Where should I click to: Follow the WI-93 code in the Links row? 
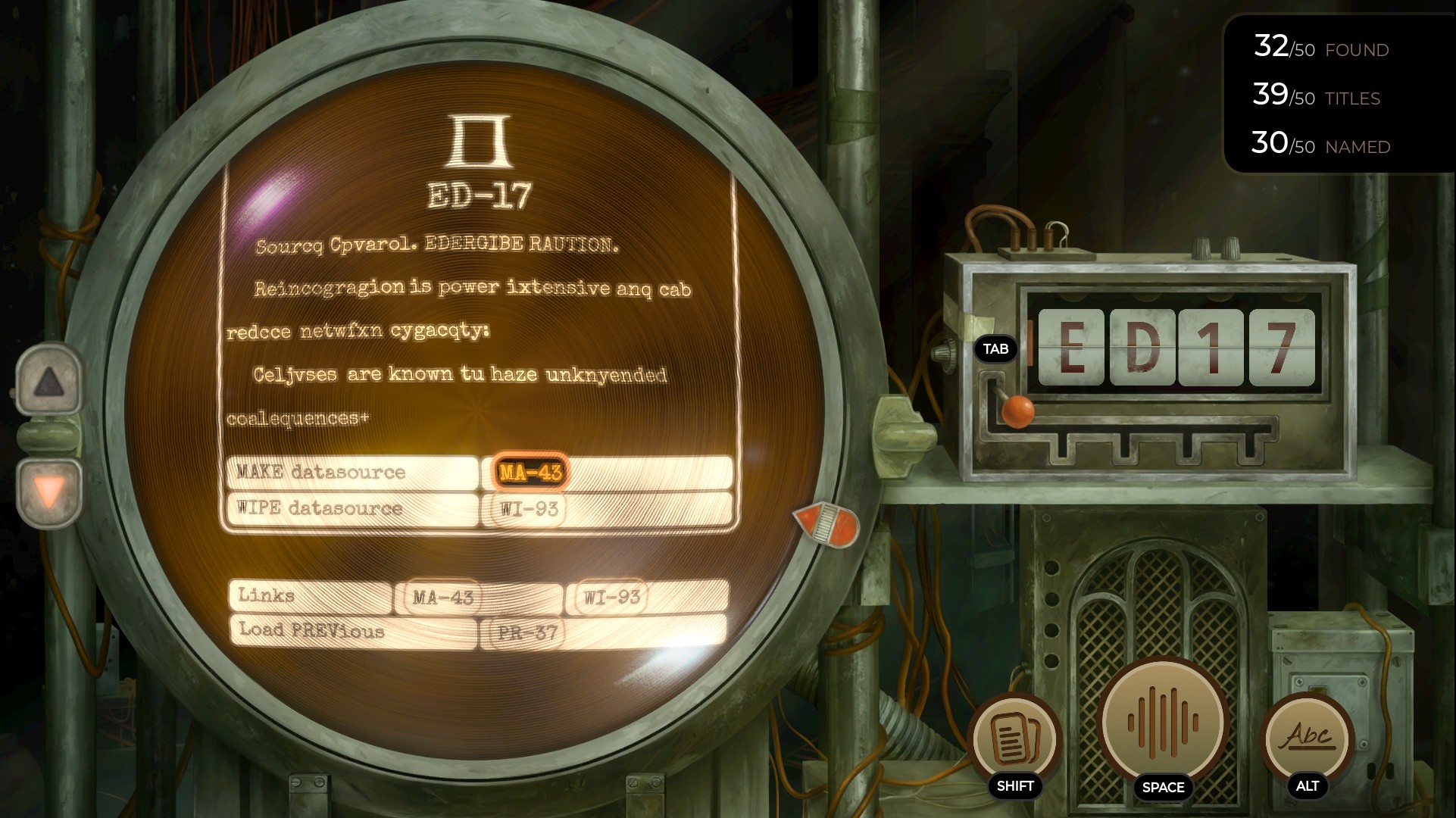(x=611, y=597)
